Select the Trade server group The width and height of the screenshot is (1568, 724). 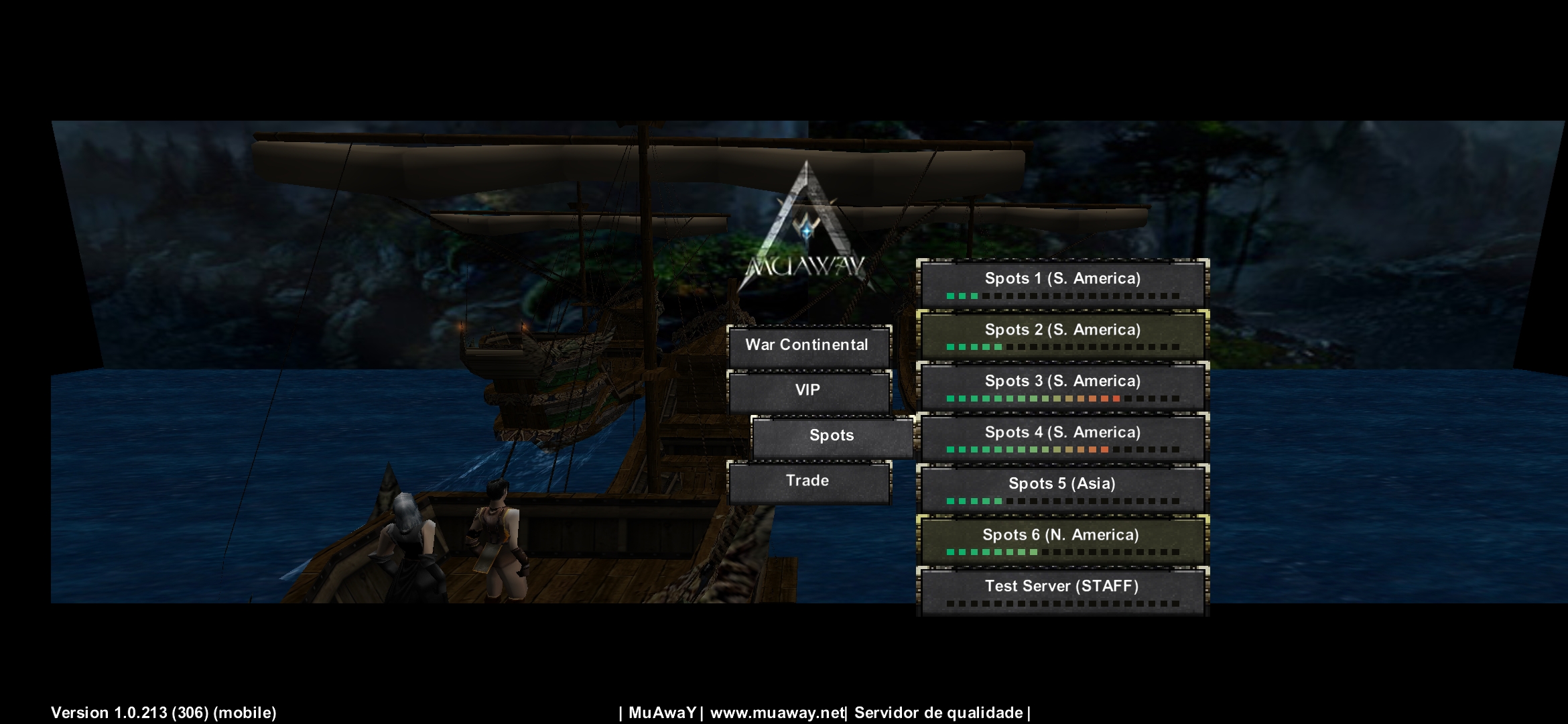click(x=809, y=481)
